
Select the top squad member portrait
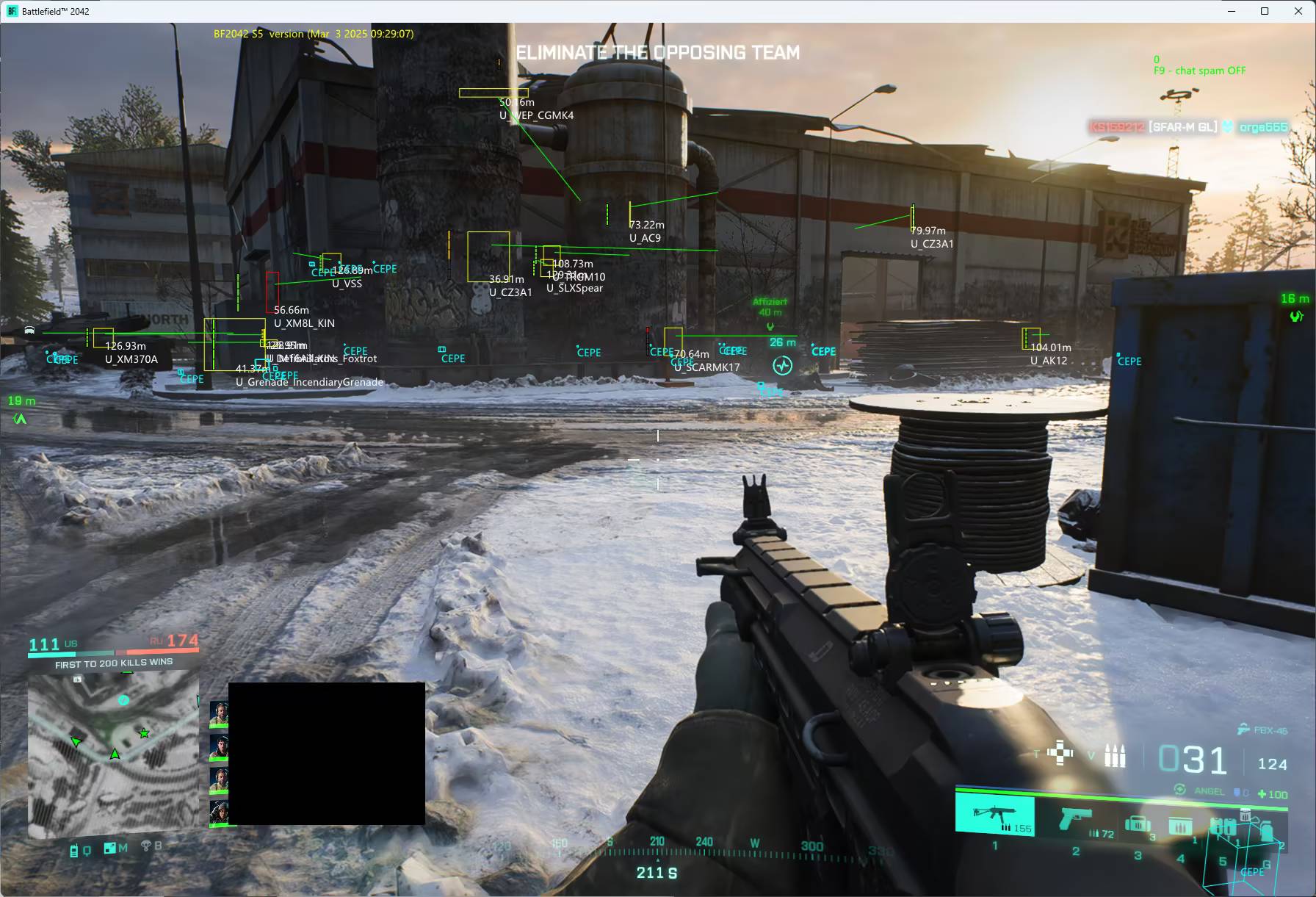(219, 714)
